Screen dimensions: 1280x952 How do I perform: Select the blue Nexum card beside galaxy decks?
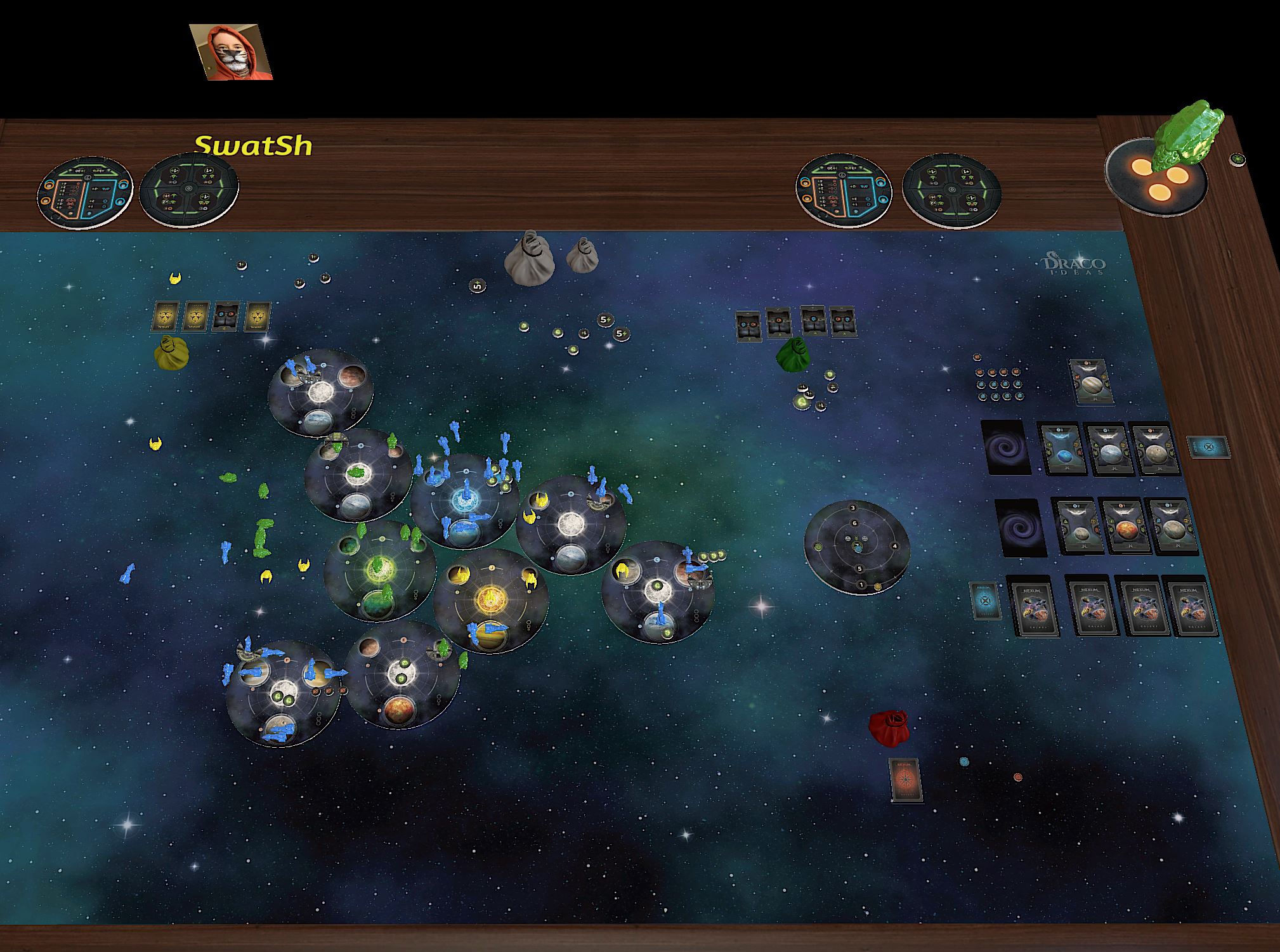[984, 601]
